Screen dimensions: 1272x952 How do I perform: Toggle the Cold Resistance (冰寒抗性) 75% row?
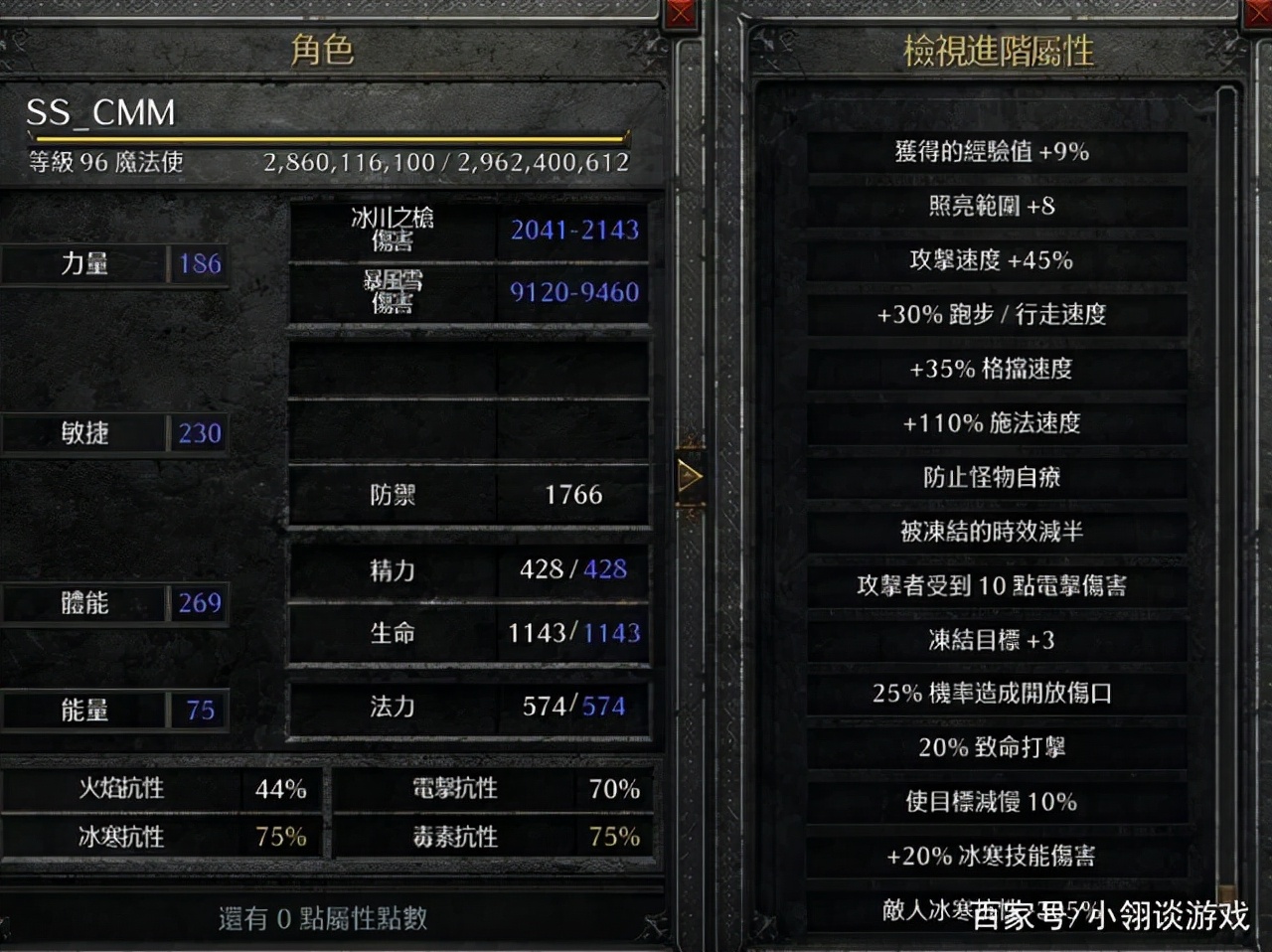tap(164, 836)
